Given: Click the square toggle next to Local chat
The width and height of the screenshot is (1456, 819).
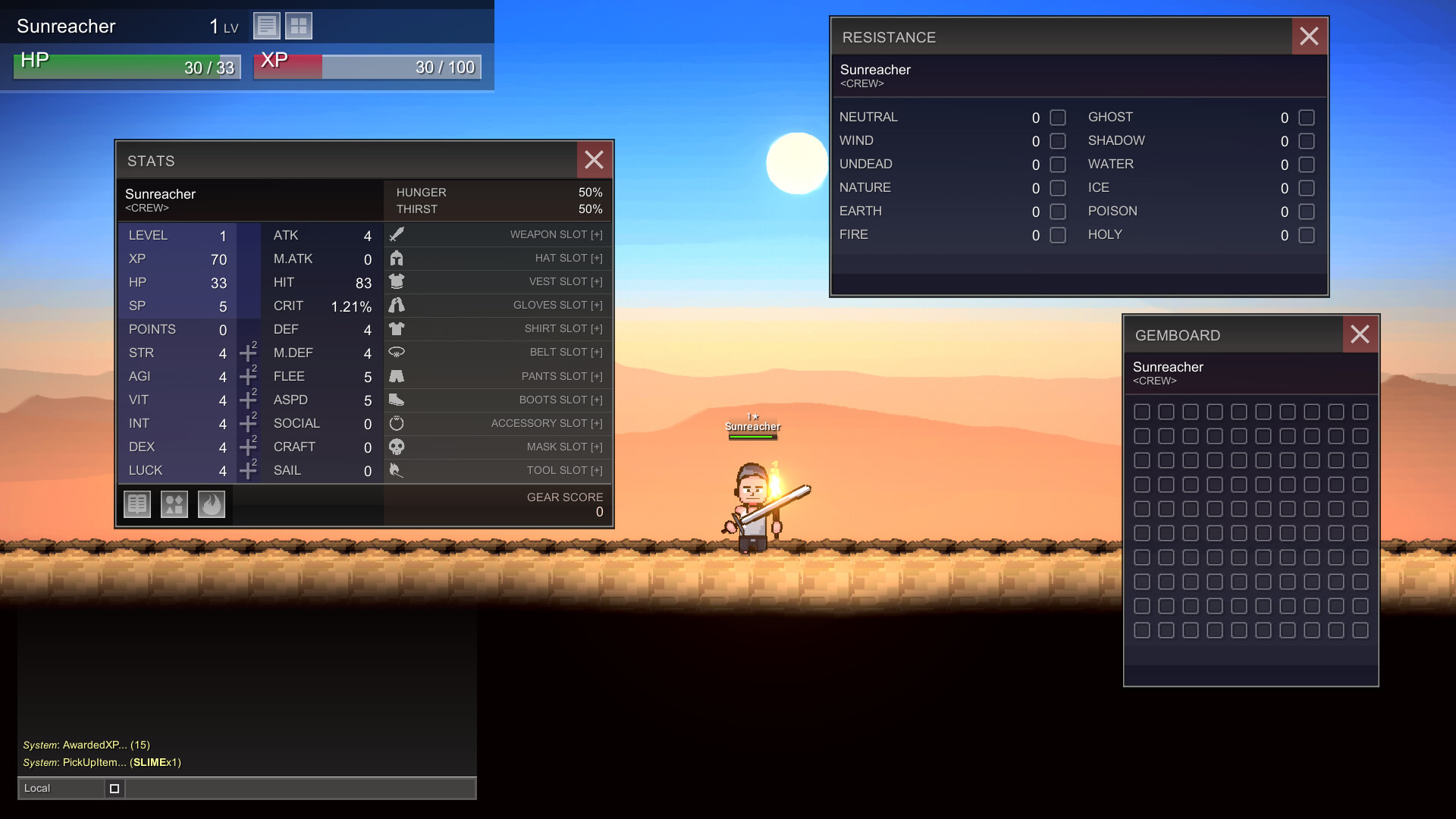Looking at the screenshot, I should [115, 788].
